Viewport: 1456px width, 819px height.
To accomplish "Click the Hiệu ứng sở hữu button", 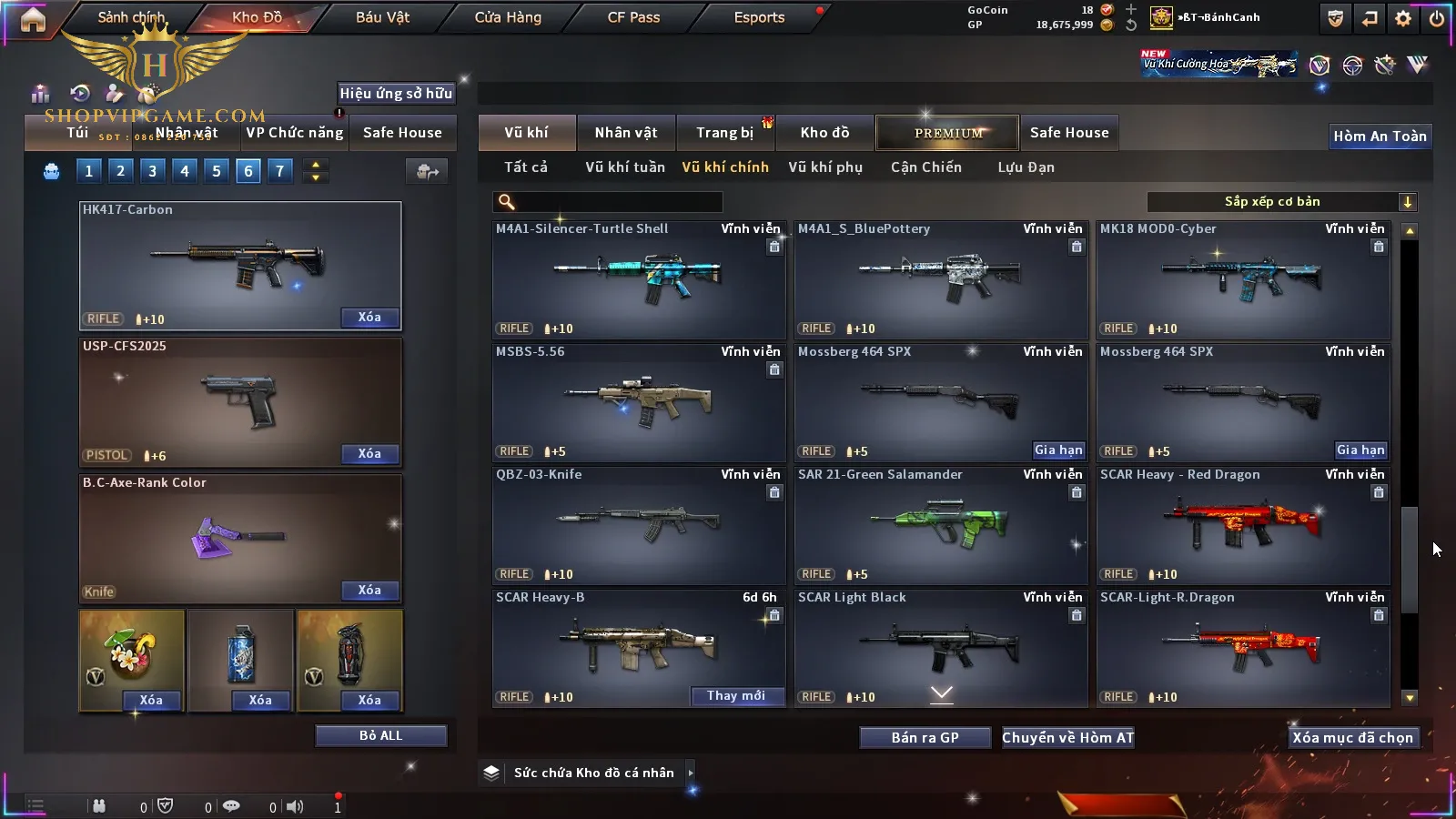I will (396, 93).
